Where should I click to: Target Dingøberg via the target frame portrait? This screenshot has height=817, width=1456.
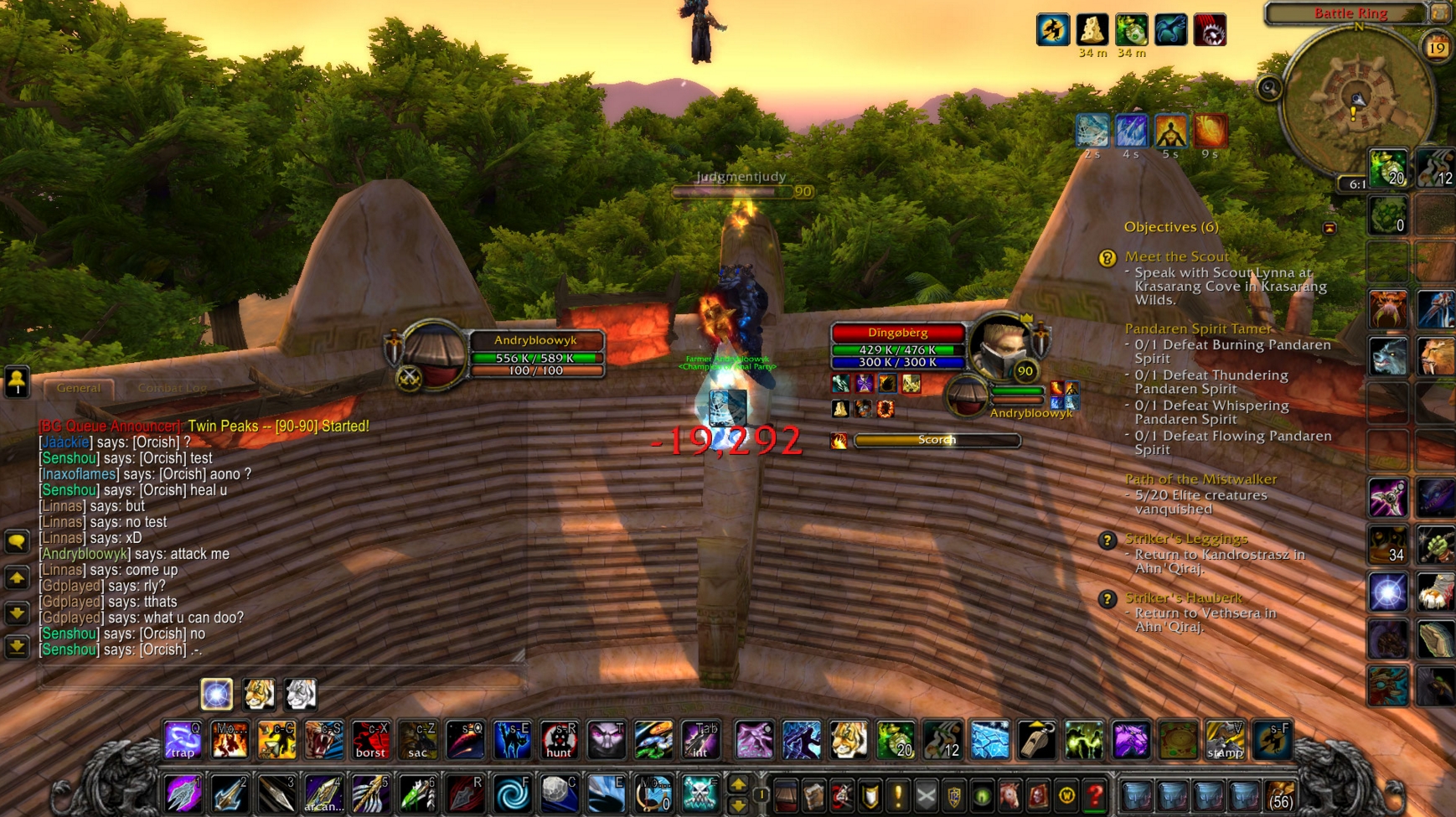click(x=1000, y=346)
